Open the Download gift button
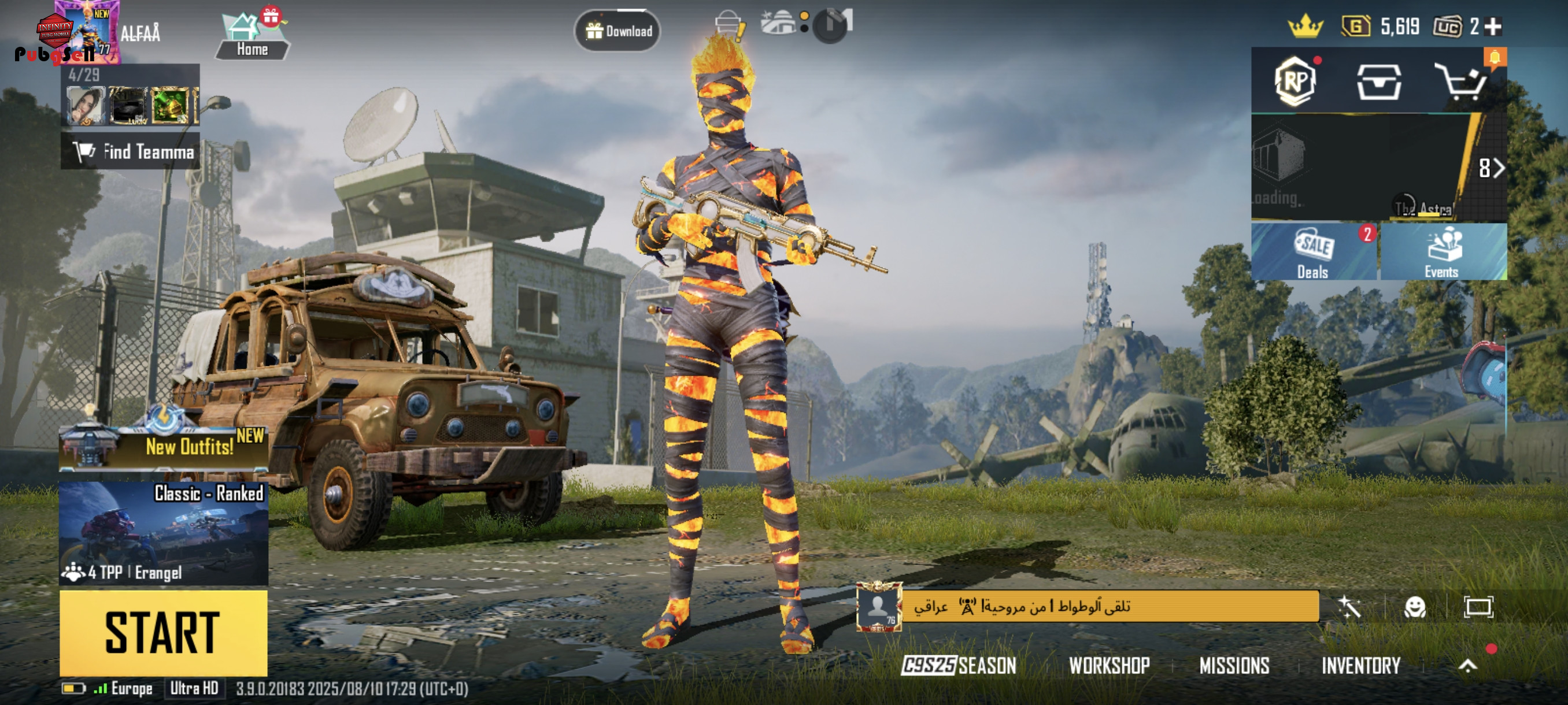 [x=617, y=31]
